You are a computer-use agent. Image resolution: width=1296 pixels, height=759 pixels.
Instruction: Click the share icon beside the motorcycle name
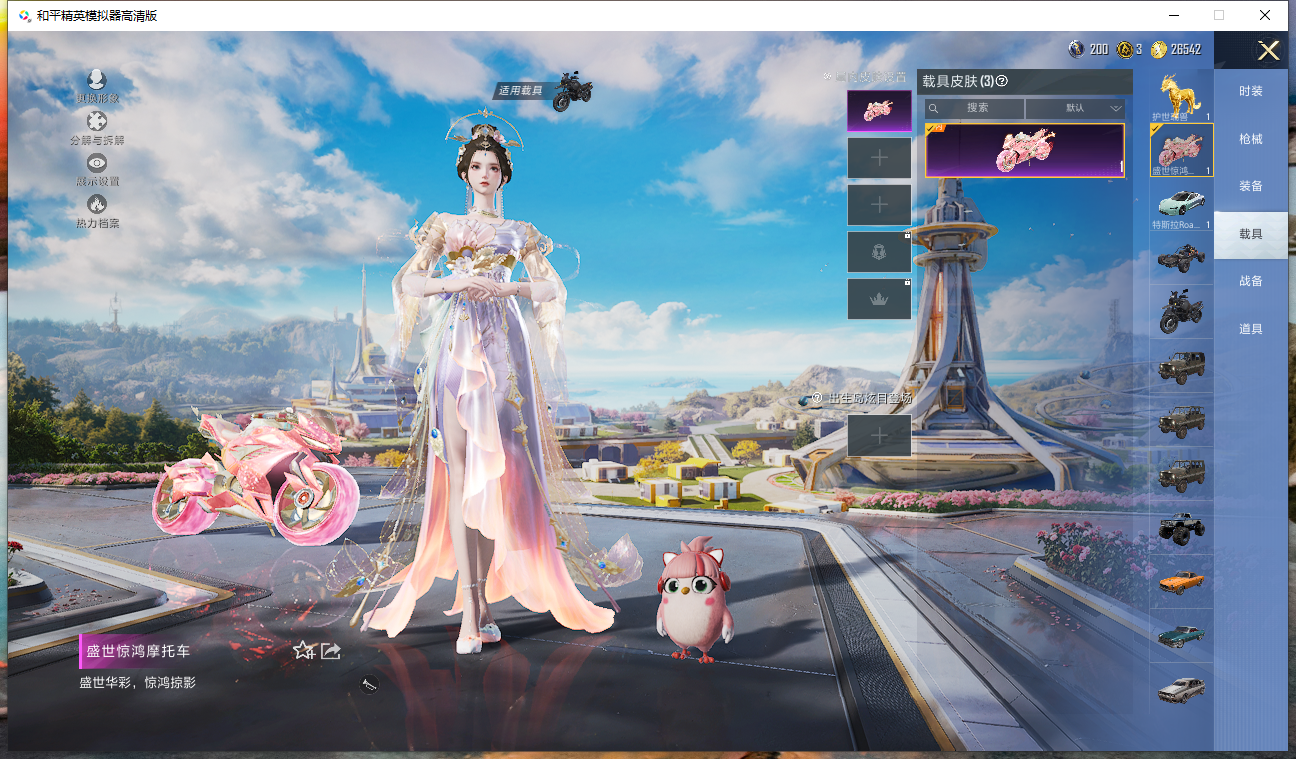(331, 651)
